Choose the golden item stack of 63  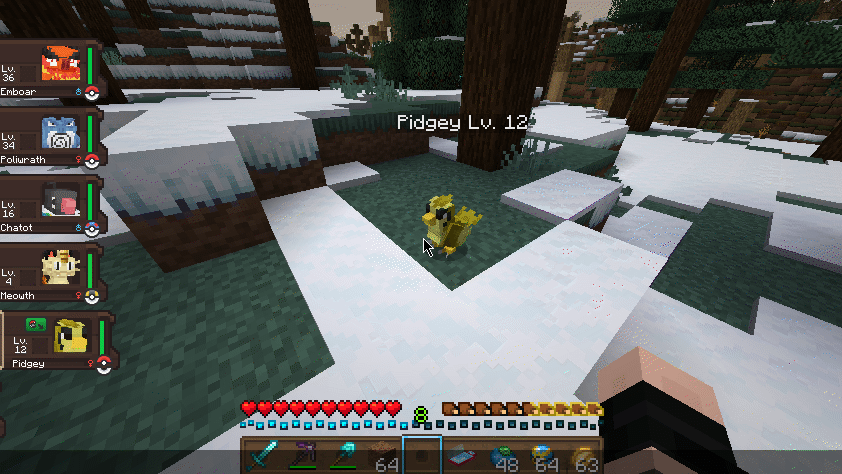[x=583, y=456]
